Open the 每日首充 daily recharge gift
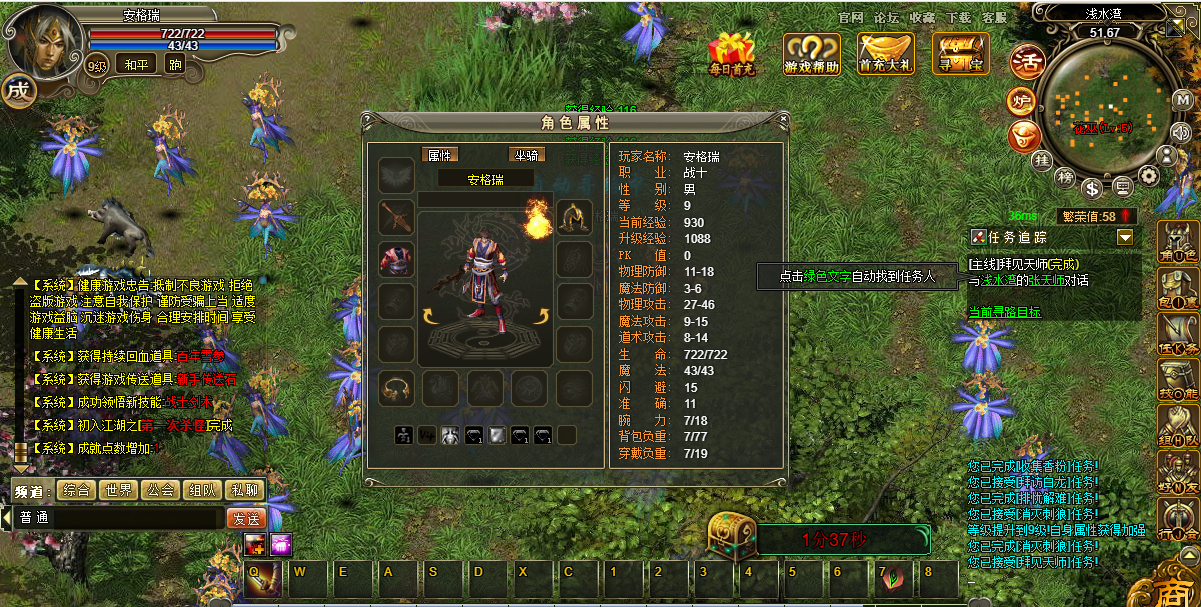The width and height of the screenshot is (1201, 607). coord(731,54)
